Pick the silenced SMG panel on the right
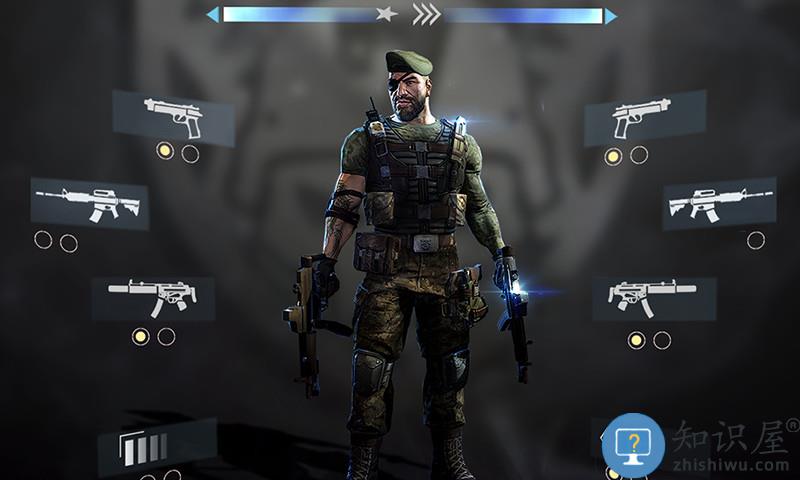Image resolution: width=800 pixels, height=480 pixels. click(x=653, y=297)
